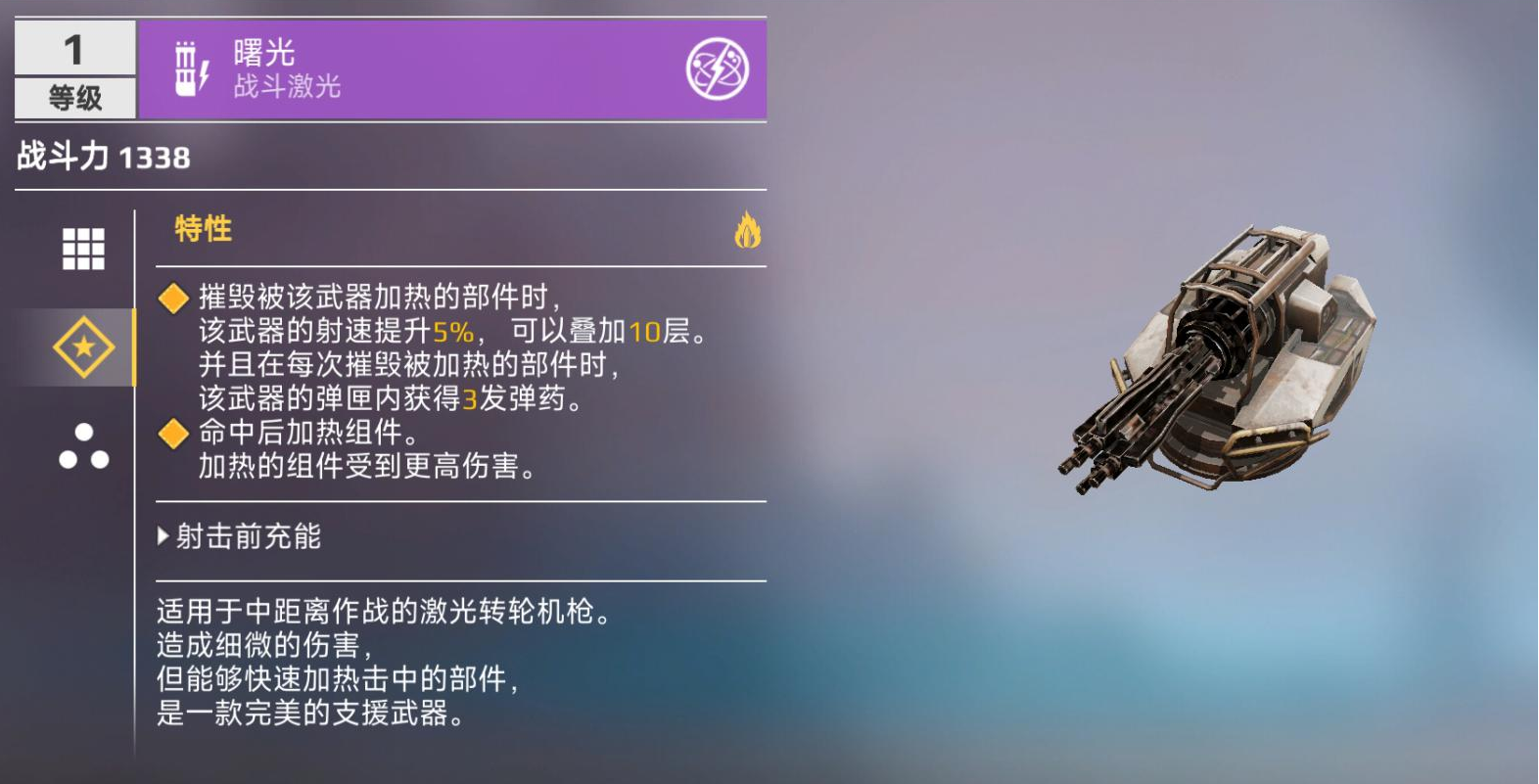Click the round energy emblem on the banner's right
This screenshot has width=1539, height=784.
[x=718, y=69]
